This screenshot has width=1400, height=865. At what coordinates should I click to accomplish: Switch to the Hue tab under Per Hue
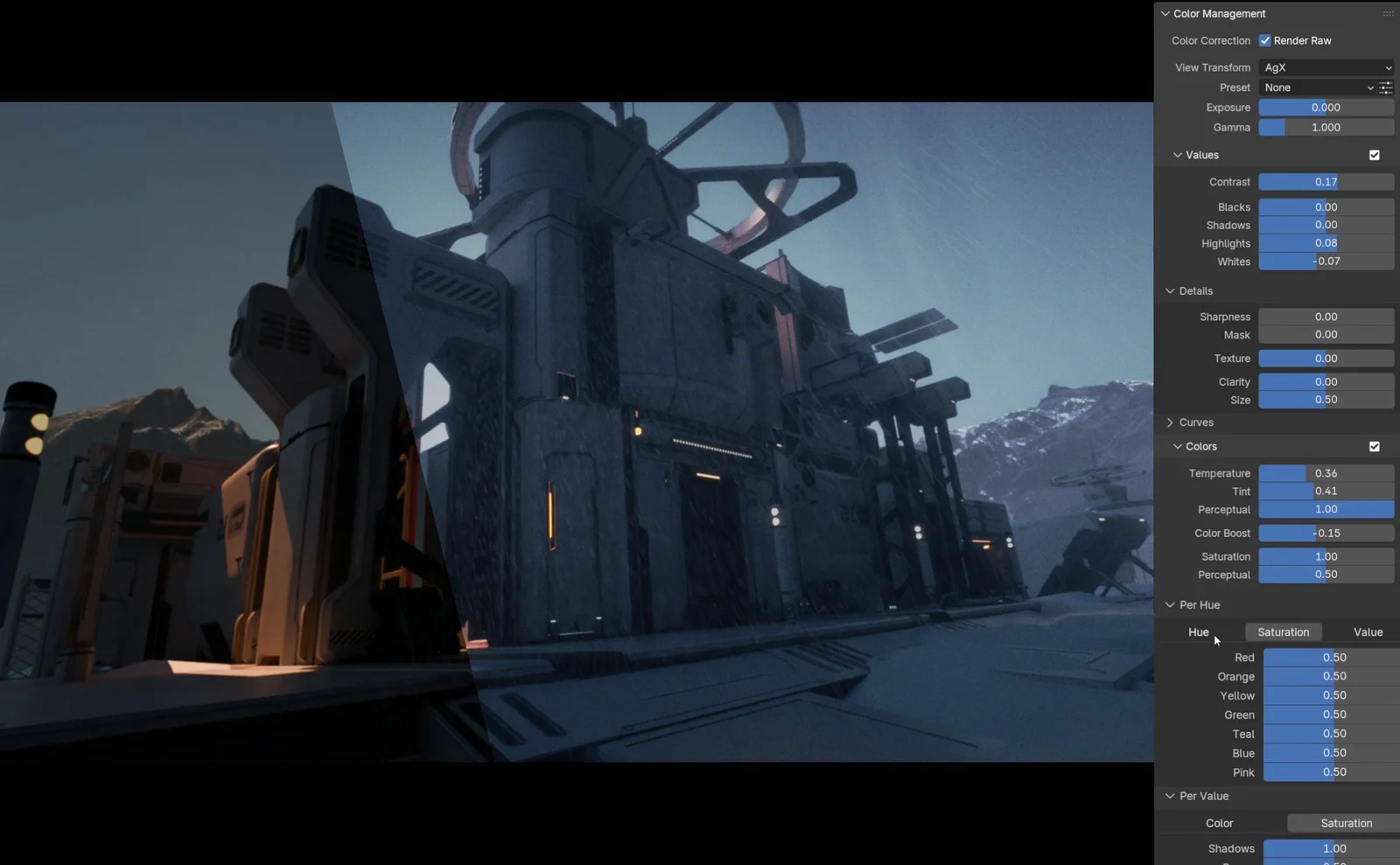[x=1197, y=631]
